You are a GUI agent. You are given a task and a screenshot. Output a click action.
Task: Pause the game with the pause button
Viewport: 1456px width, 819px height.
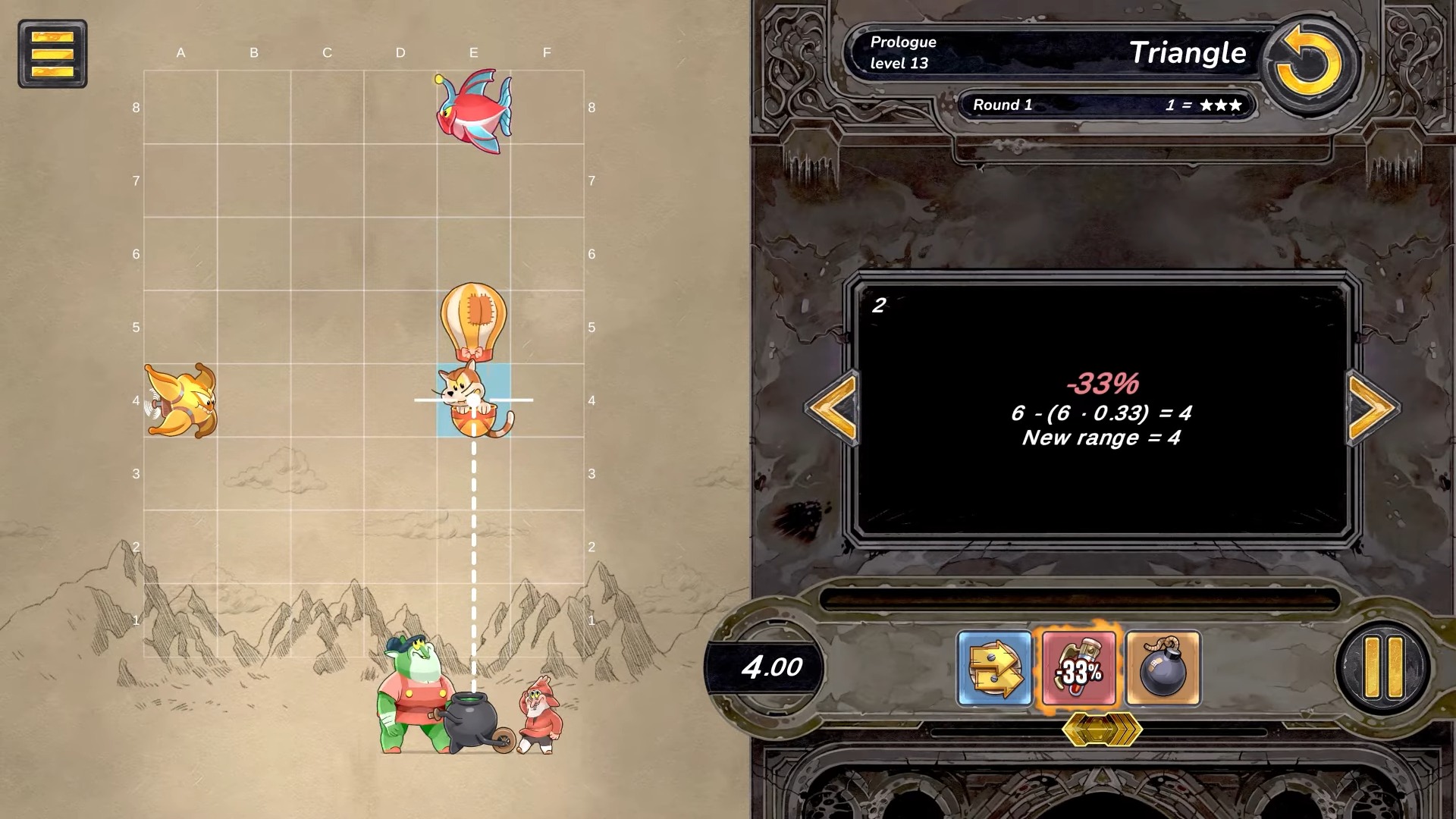[x=1383, y=667]
